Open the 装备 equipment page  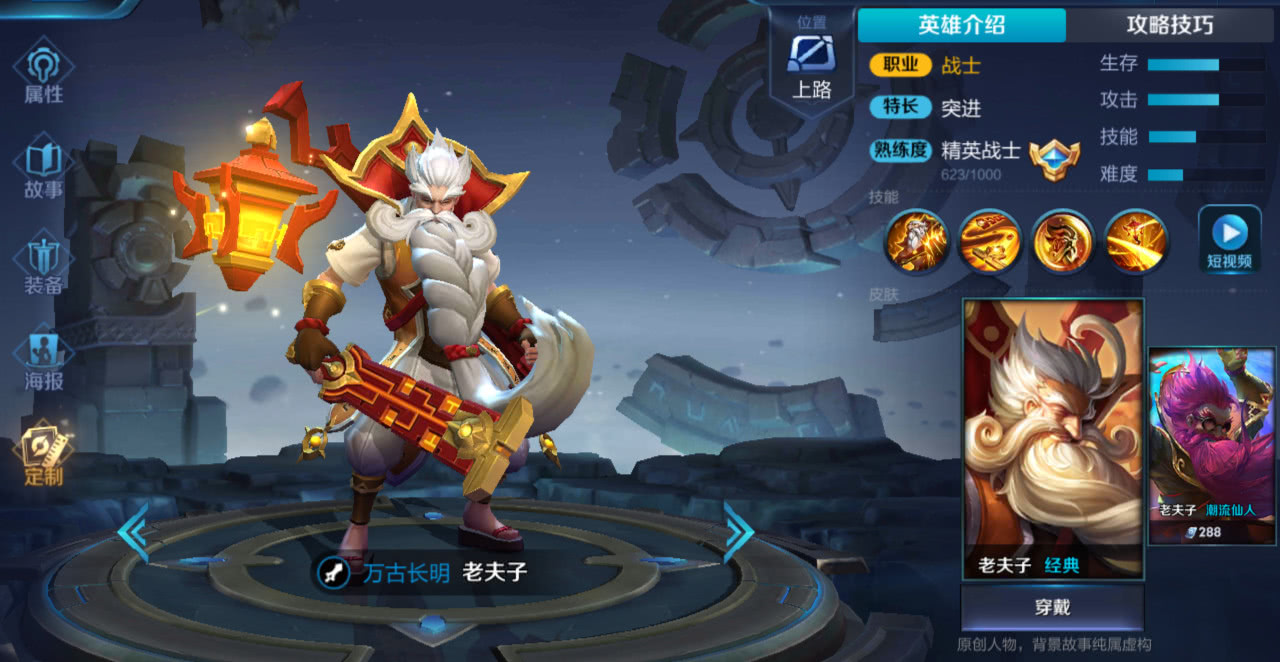(43, 264)
